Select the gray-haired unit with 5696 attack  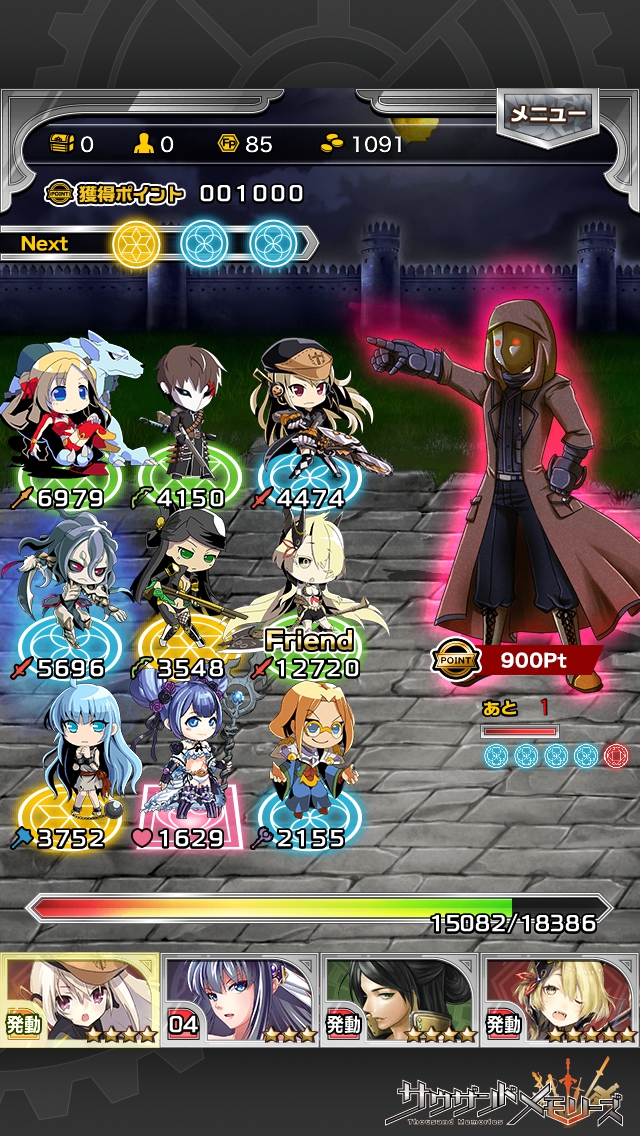coord(70,590)
